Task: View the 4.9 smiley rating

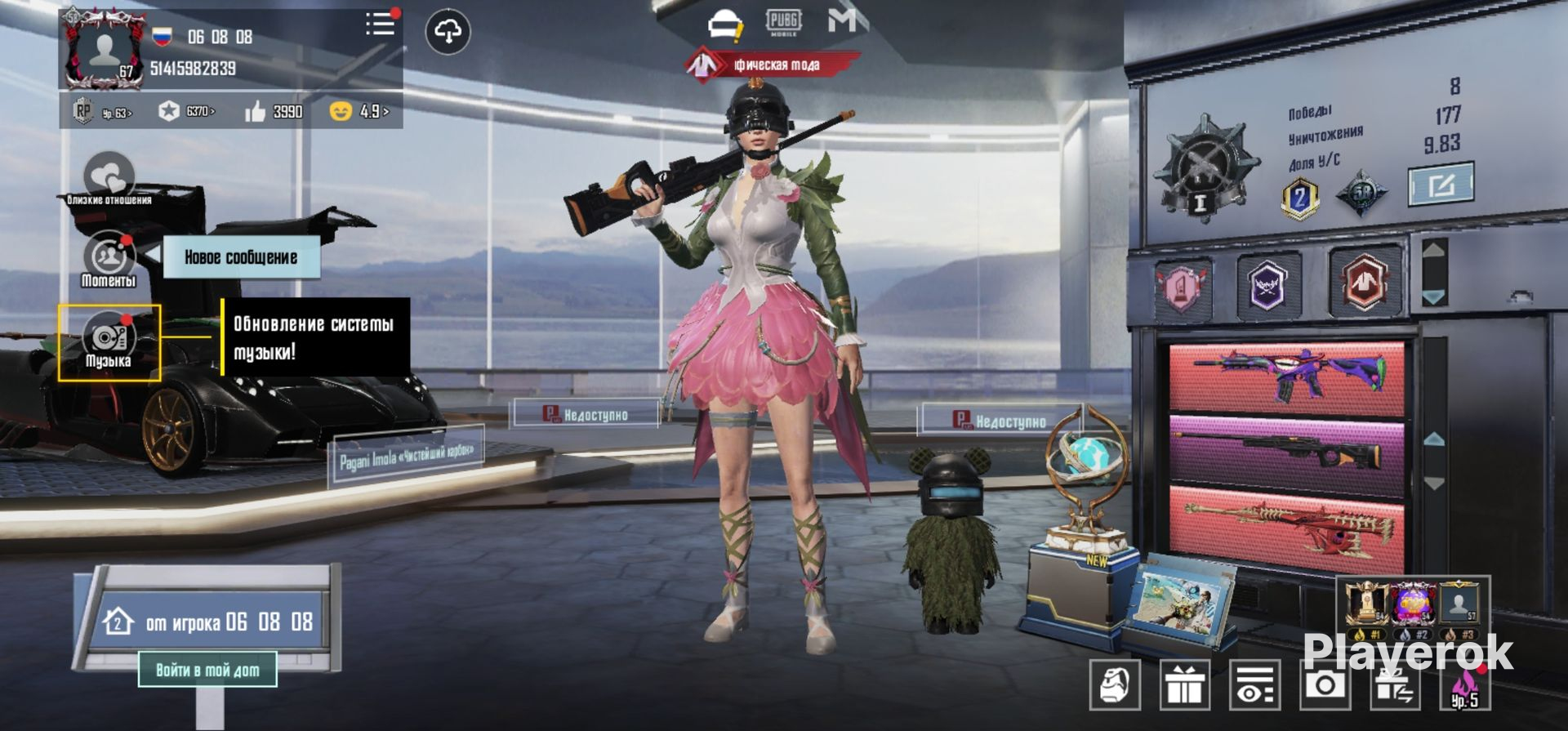Action: point(359,111)
